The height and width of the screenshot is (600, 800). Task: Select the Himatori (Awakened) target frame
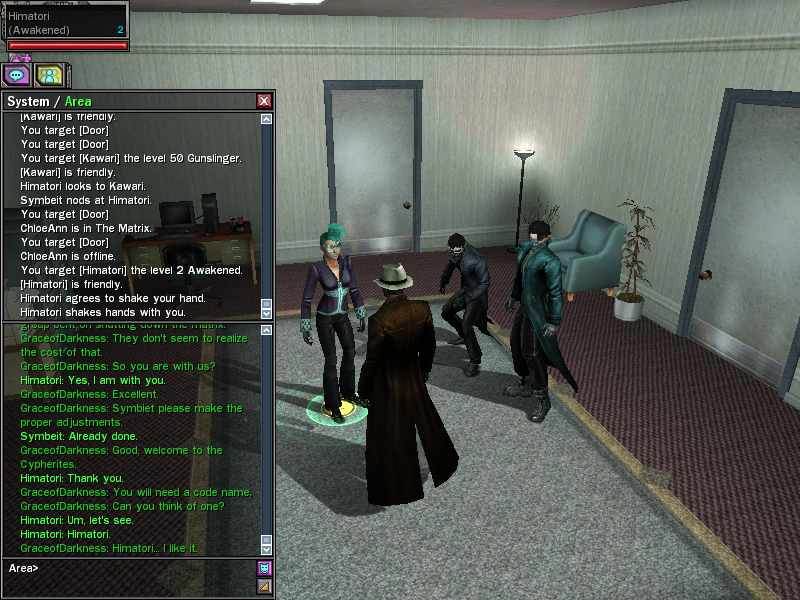point(66,24)
